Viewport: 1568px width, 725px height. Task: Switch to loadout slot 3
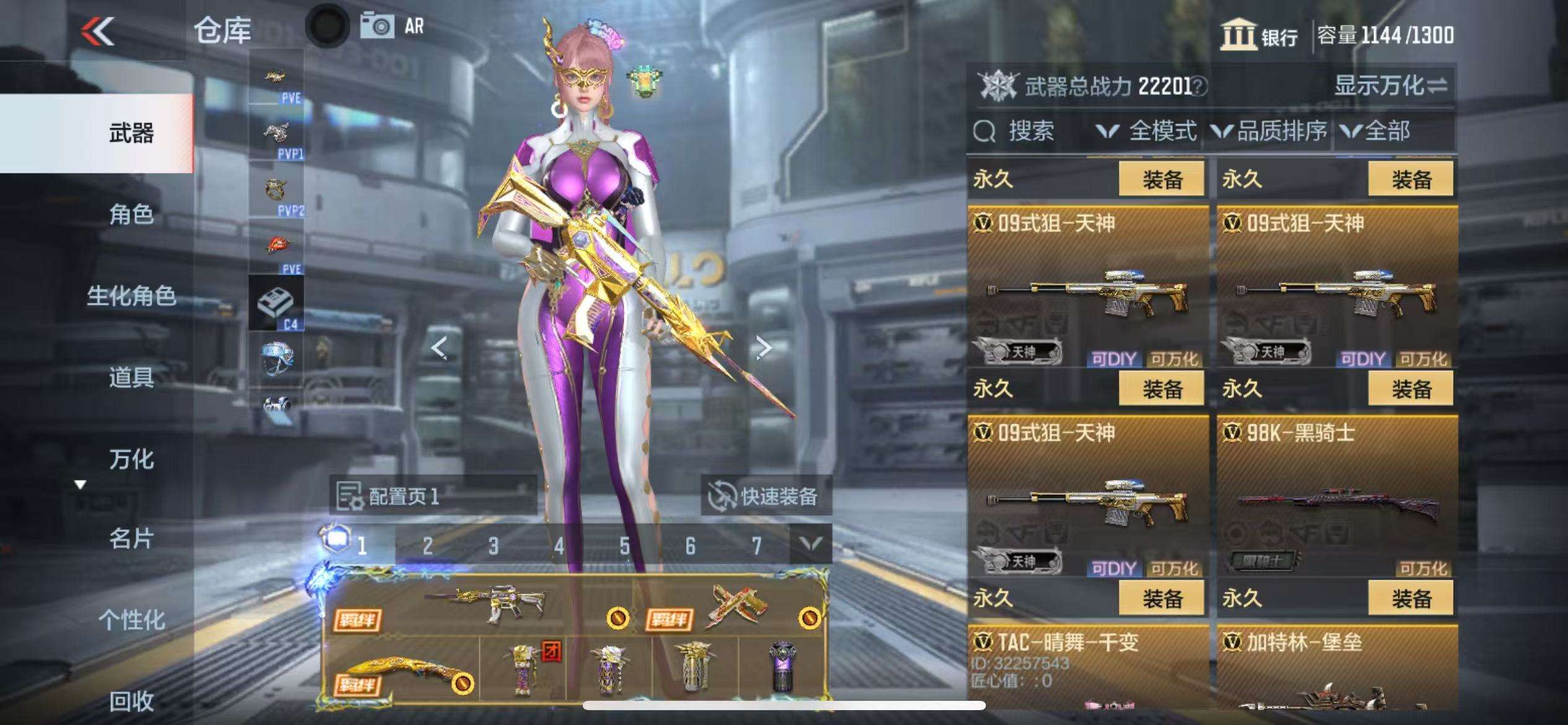[493, 546]
